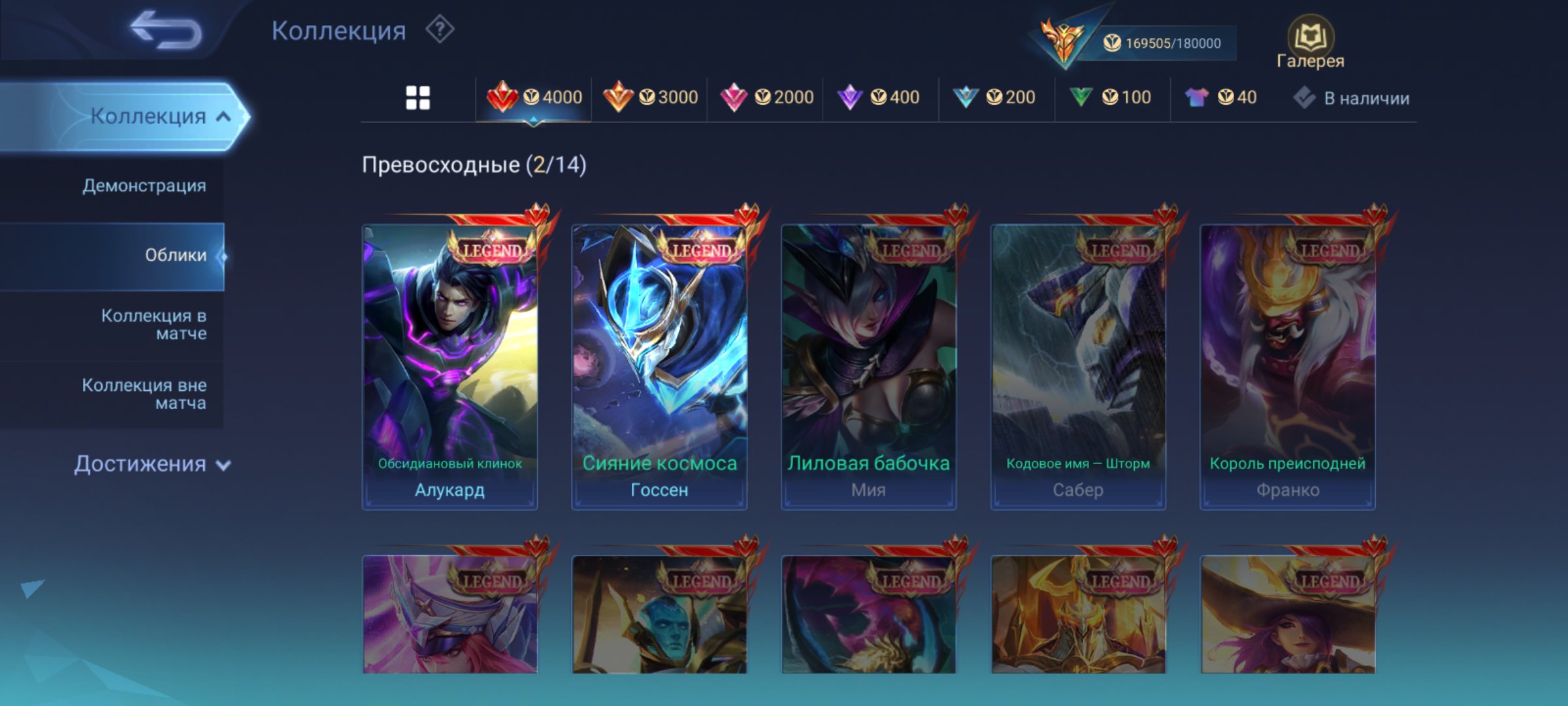Show all skins with the grid filter
The image size is (1568, 706).
pyautogui.click(x=418, y=98)
